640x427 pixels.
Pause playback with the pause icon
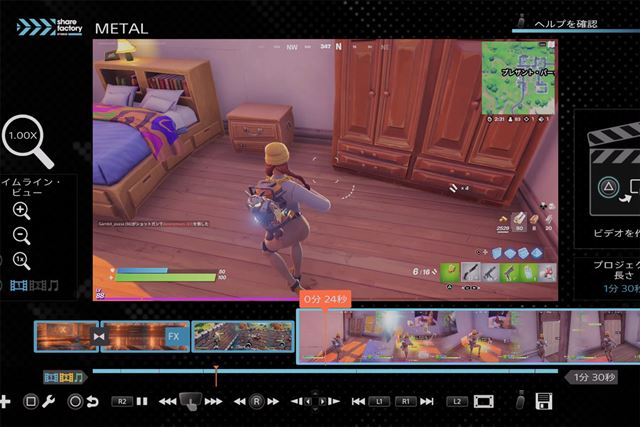pos(142,401)
